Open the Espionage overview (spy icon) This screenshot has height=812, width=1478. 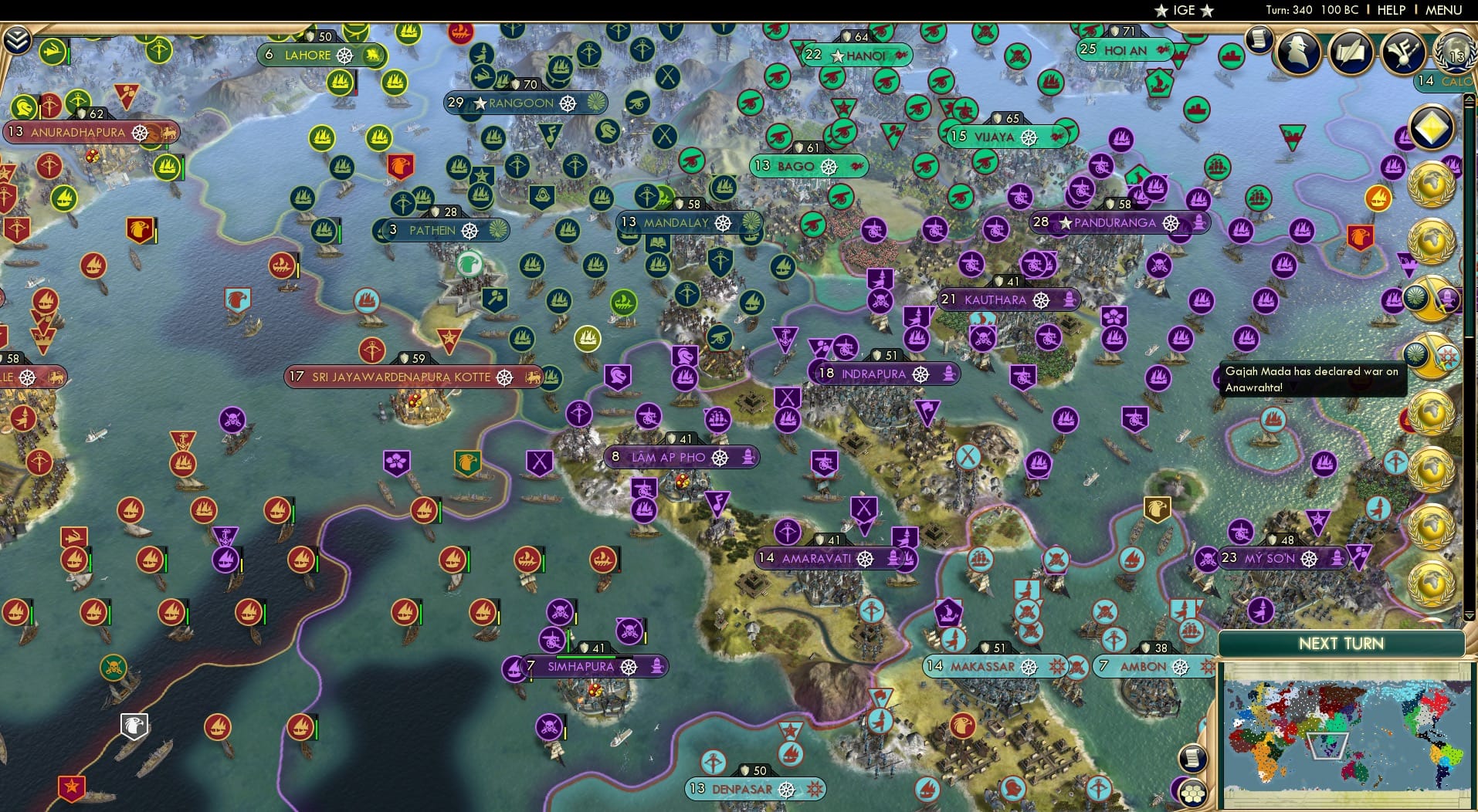(x=1297, y=53)
